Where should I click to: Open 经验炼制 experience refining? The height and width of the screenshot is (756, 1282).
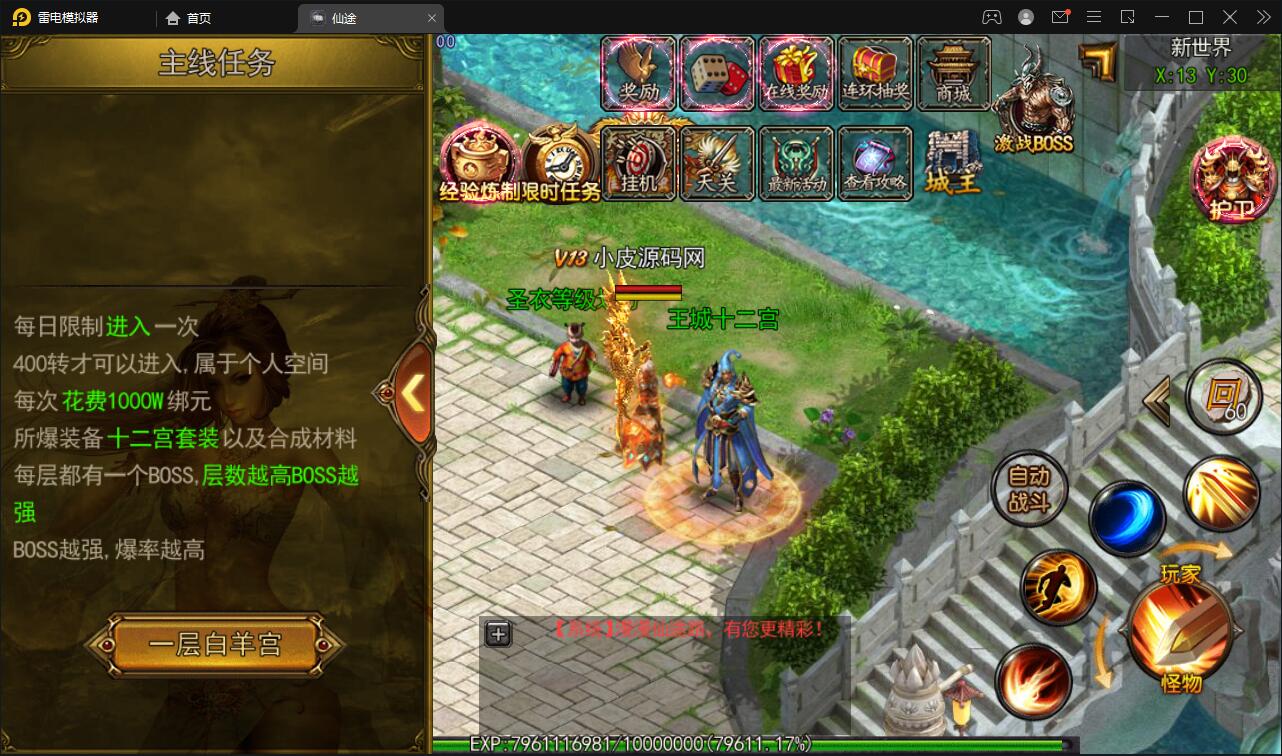coord(480,162)
